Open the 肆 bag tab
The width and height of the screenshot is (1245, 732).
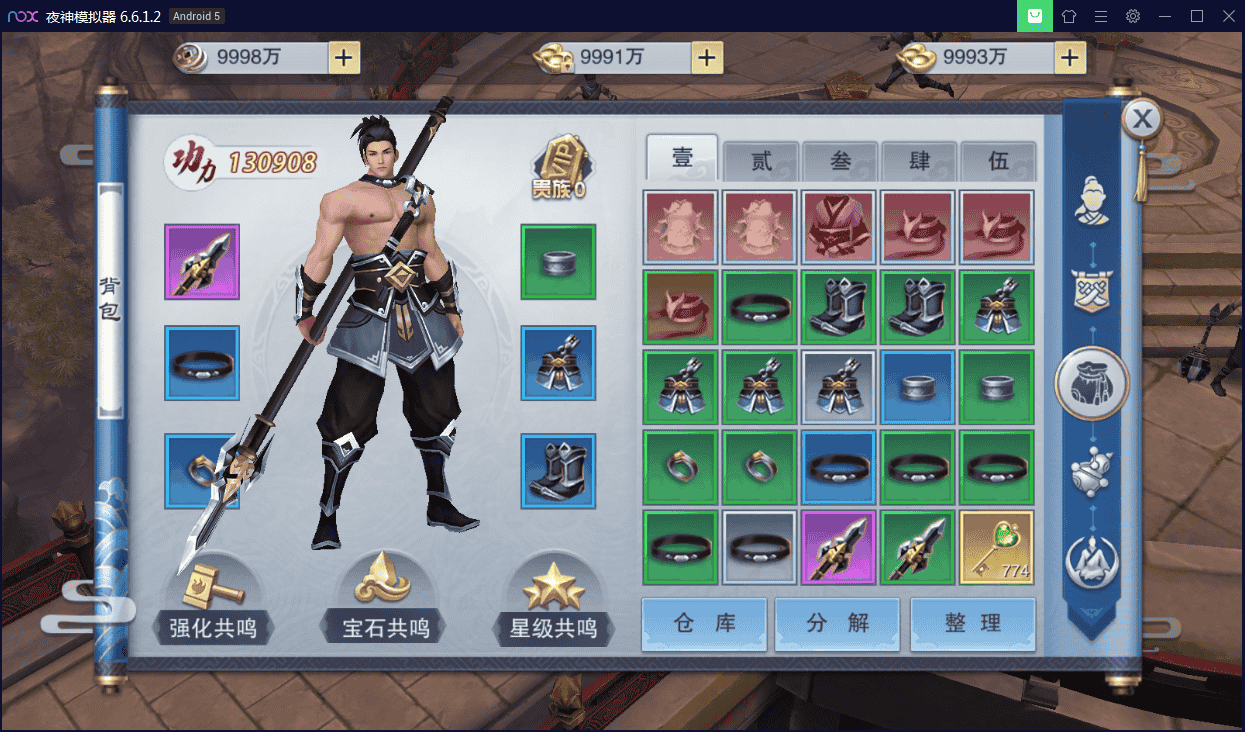(919, 161)
